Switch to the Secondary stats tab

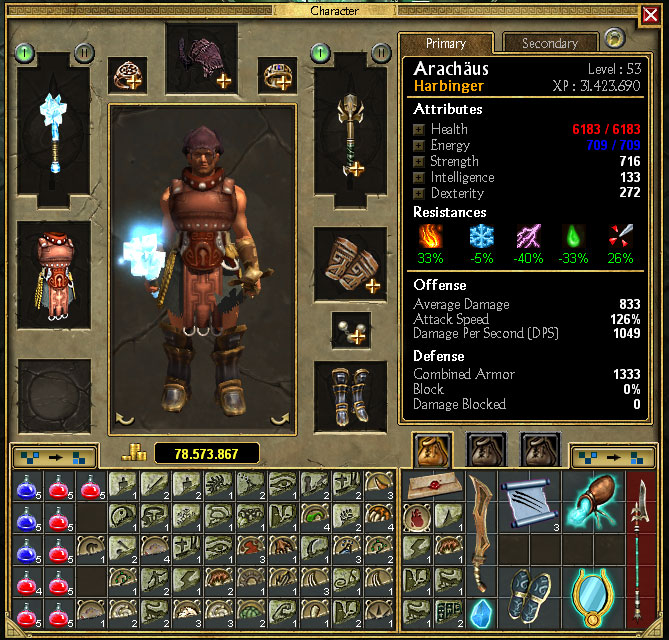coord(549,43)
